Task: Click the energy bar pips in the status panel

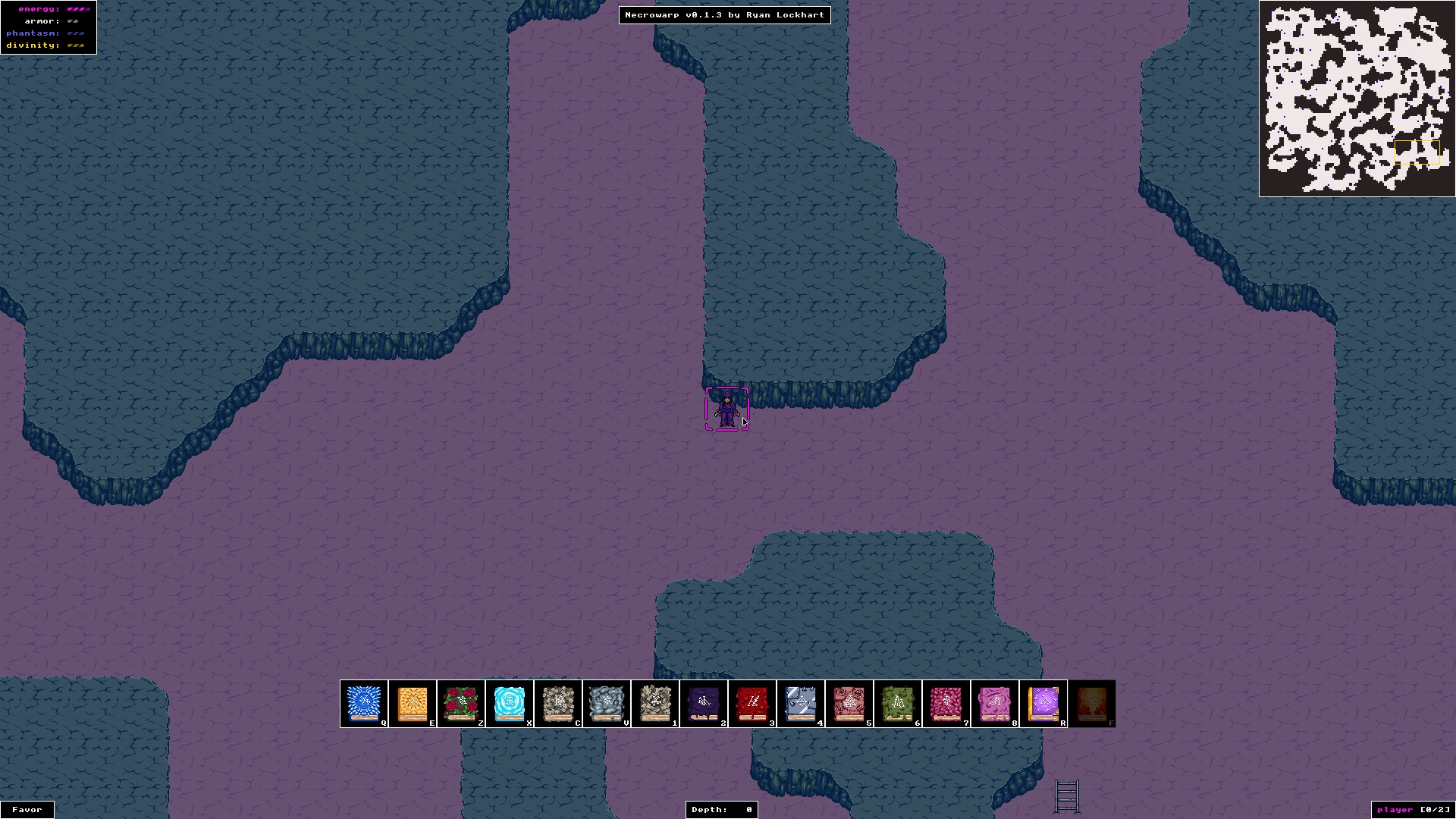Action: point(78,8)
